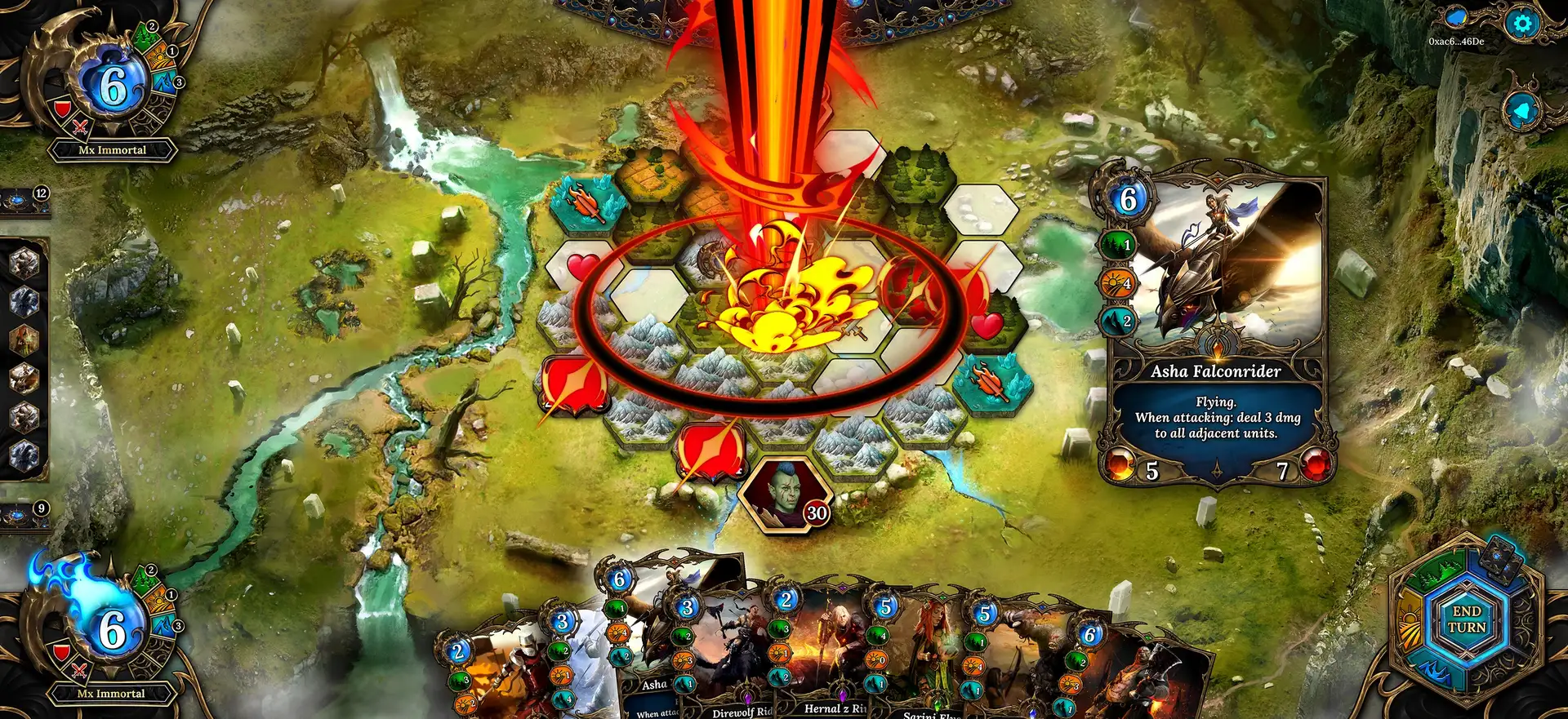The width and height of the screenshot is (1568, 719).
Task: Select the teal crystal scorpion tile at top-left
Action: 586,202
